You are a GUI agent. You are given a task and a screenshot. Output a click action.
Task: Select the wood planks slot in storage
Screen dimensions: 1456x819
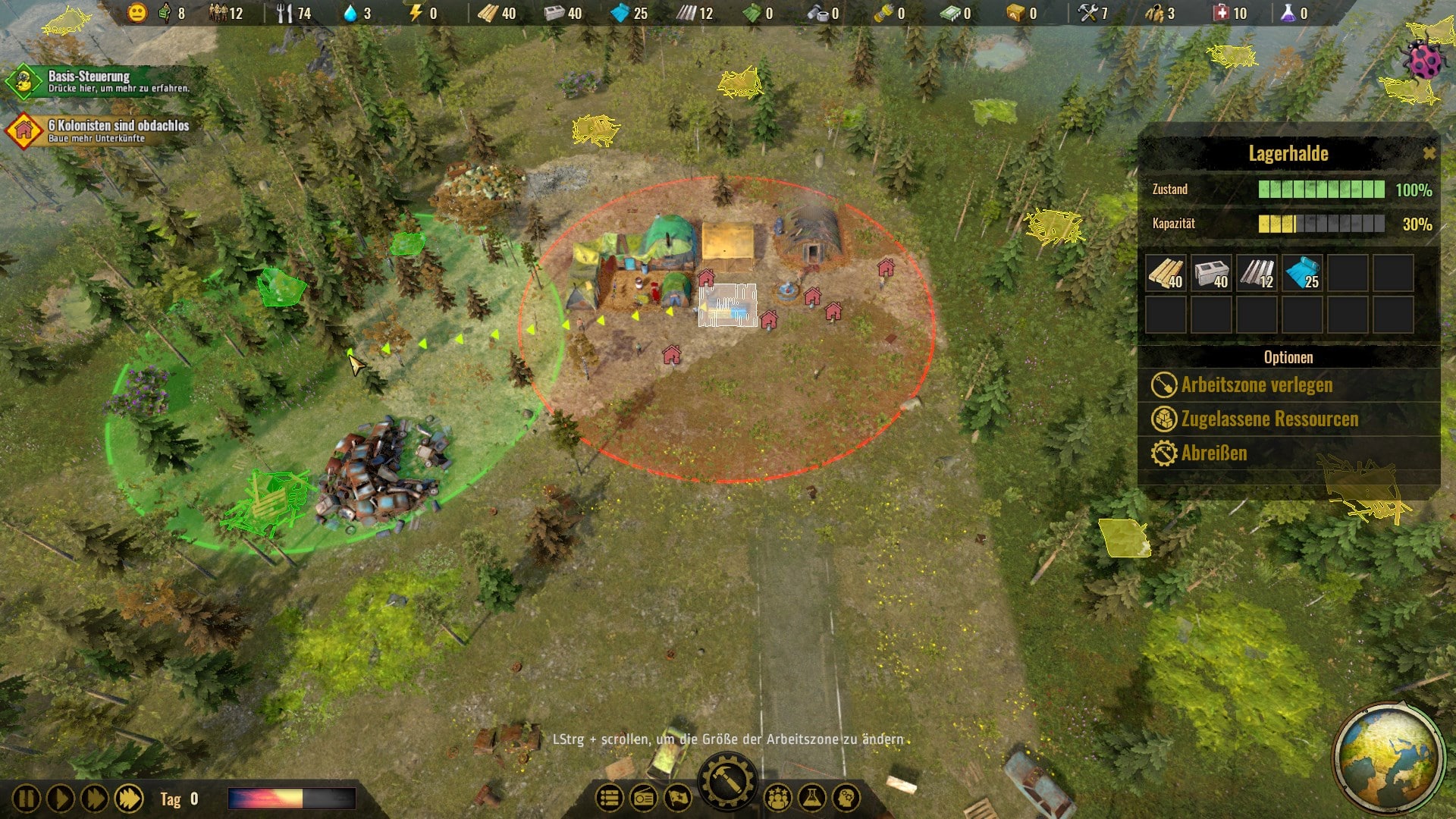(x=1166, y=273)
